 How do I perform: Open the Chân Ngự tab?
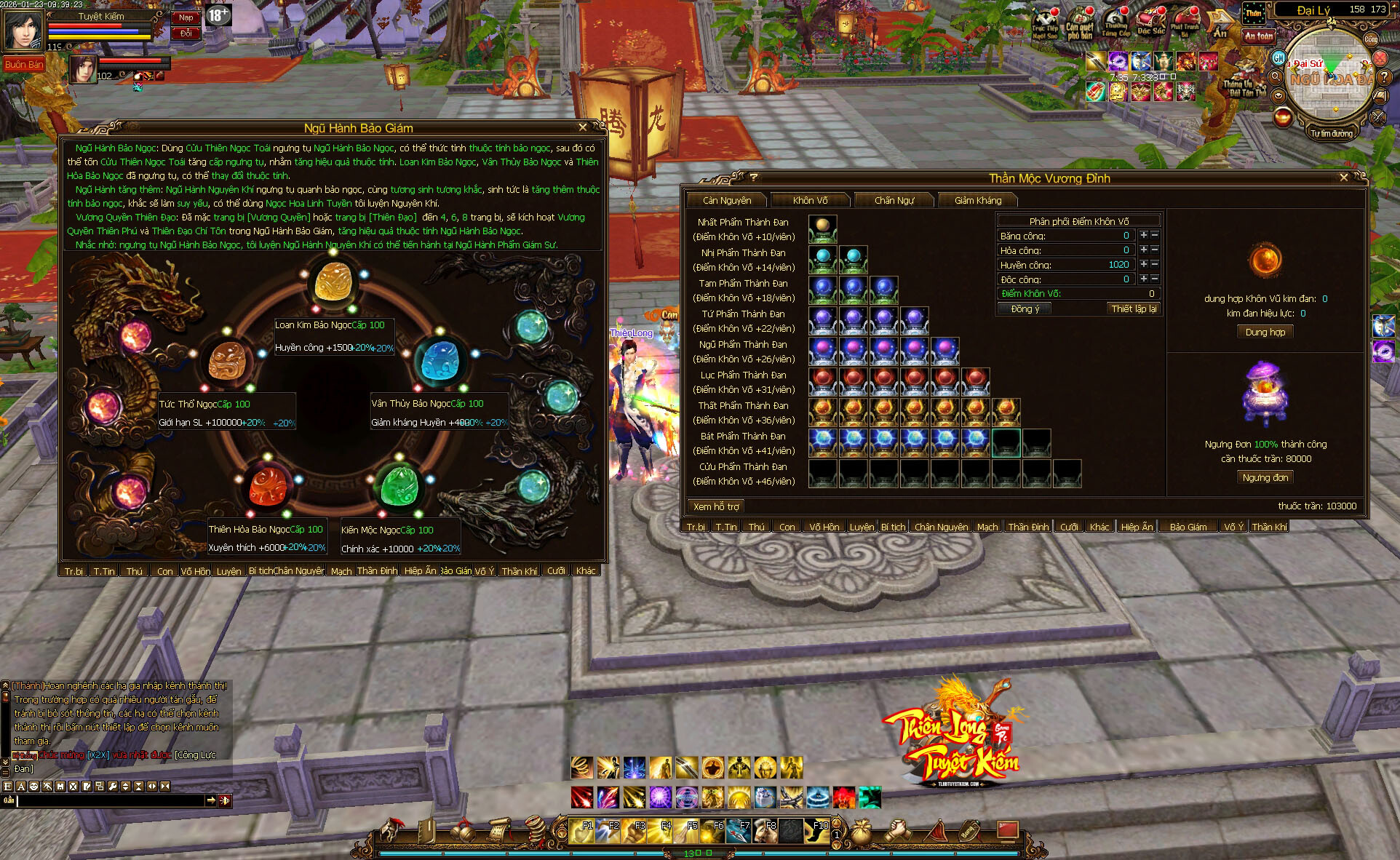(894, 200)
